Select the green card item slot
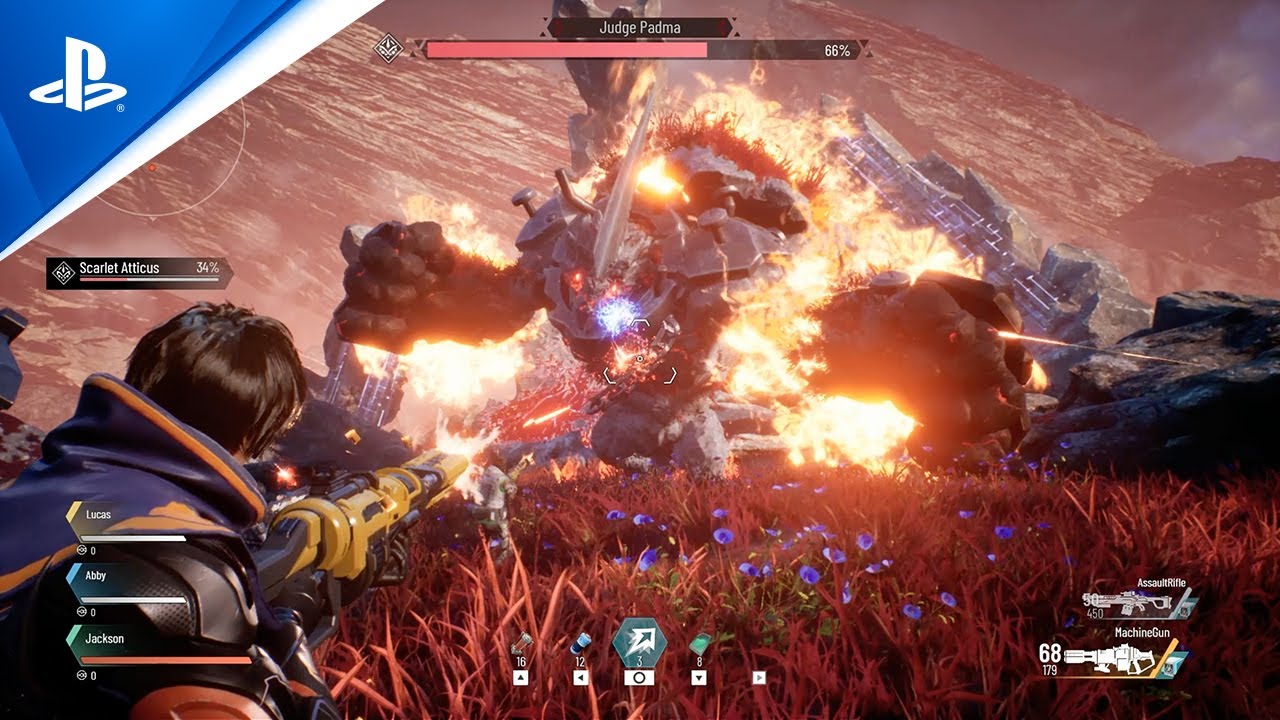Screen dimensions: 1280x720 [699, 643]
